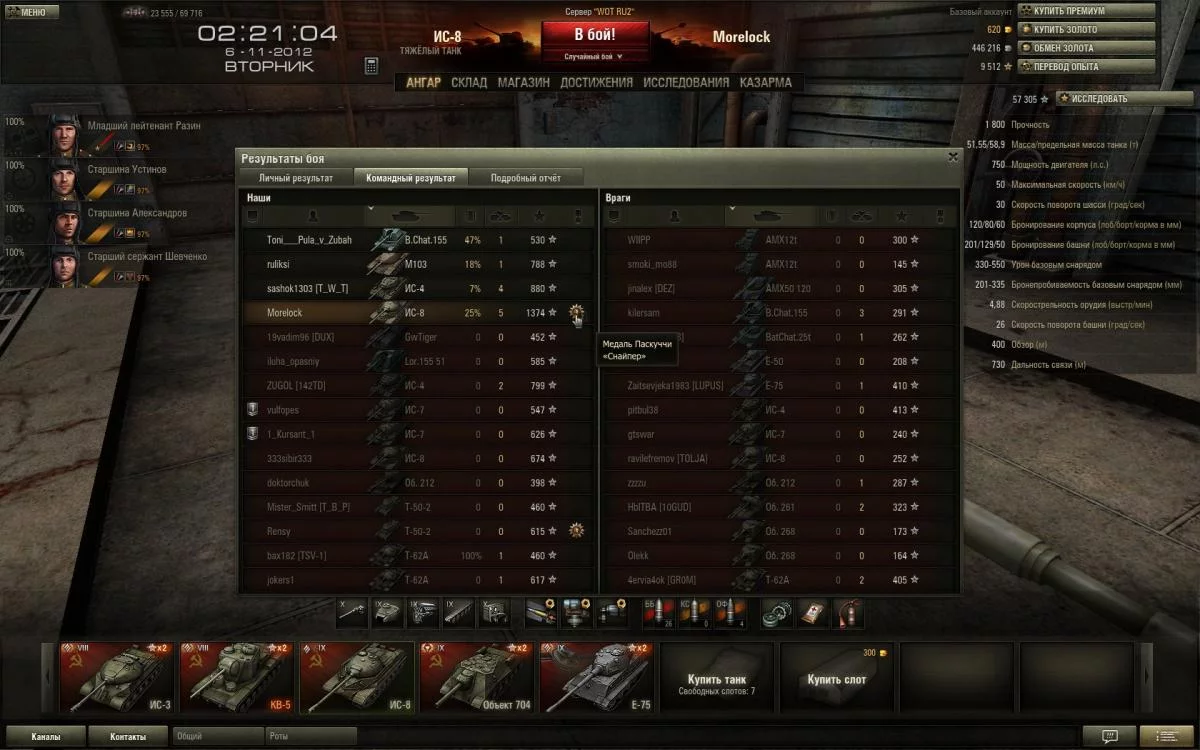Click the Исследовать button
The height and width of the screenshot is (750, 1200).
1099,99
